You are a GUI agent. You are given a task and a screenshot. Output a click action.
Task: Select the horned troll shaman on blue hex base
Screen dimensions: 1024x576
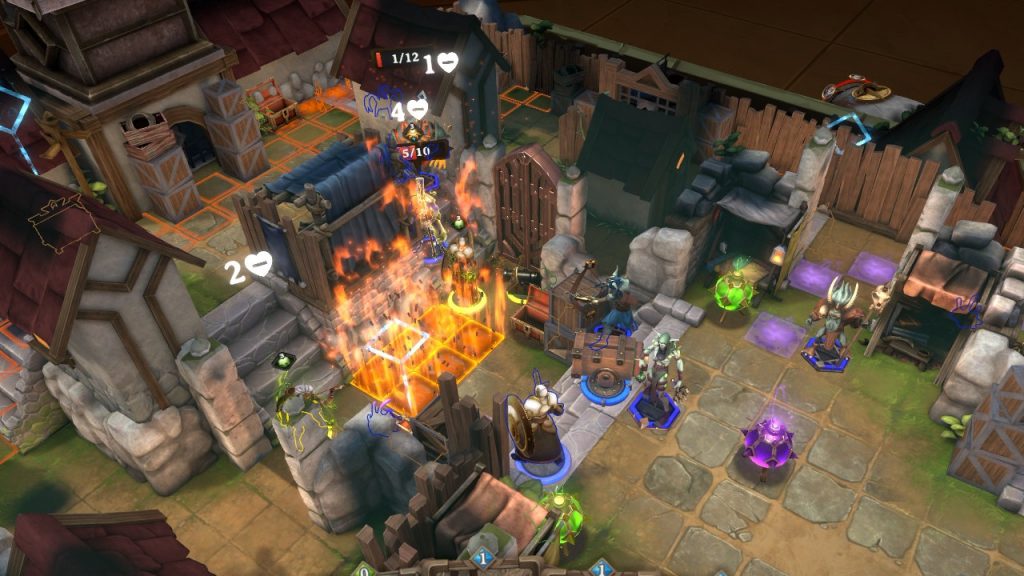click(832, 322)
